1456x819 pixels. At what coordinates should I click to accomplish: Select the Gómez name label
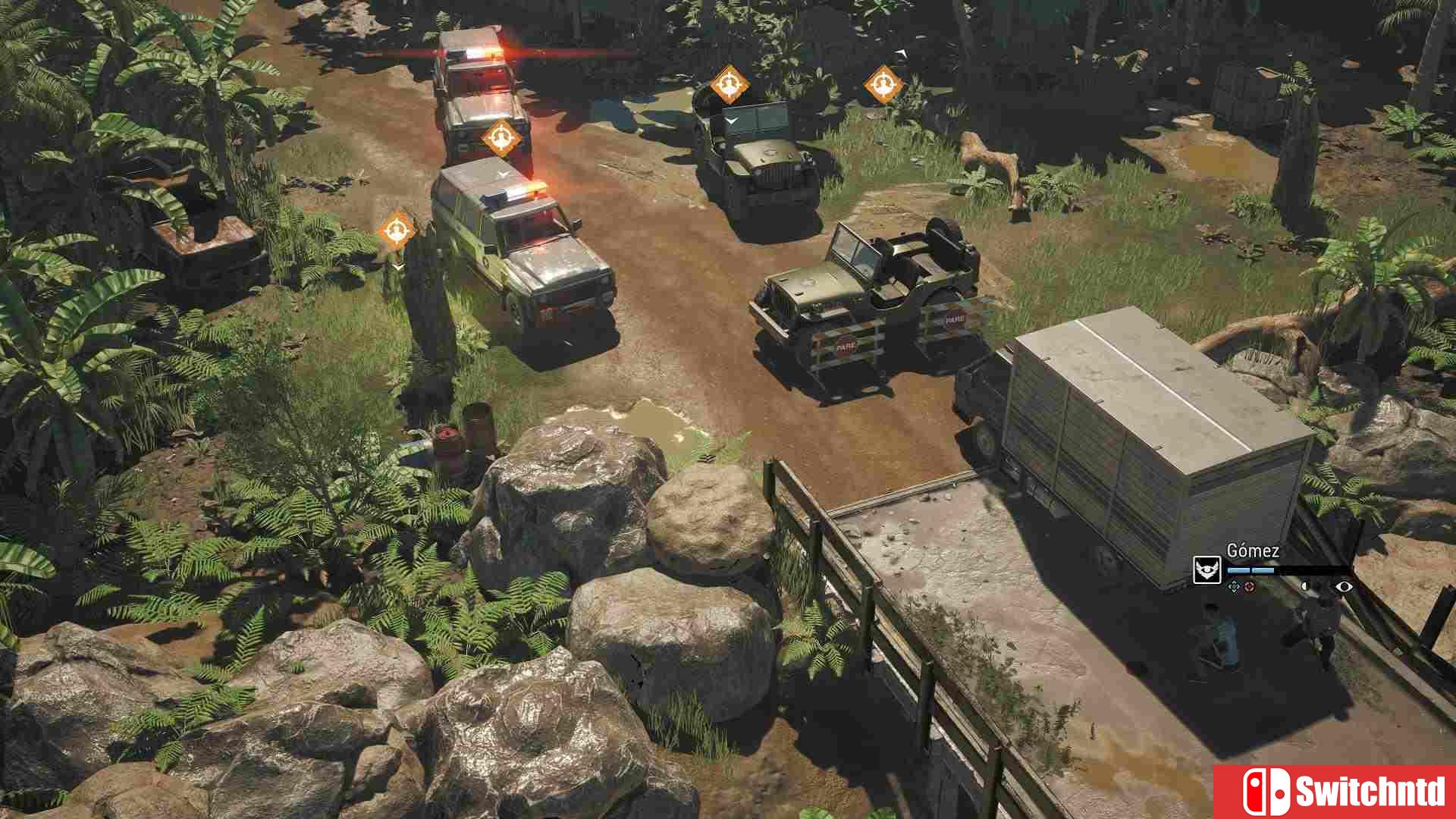(1252, 549)
